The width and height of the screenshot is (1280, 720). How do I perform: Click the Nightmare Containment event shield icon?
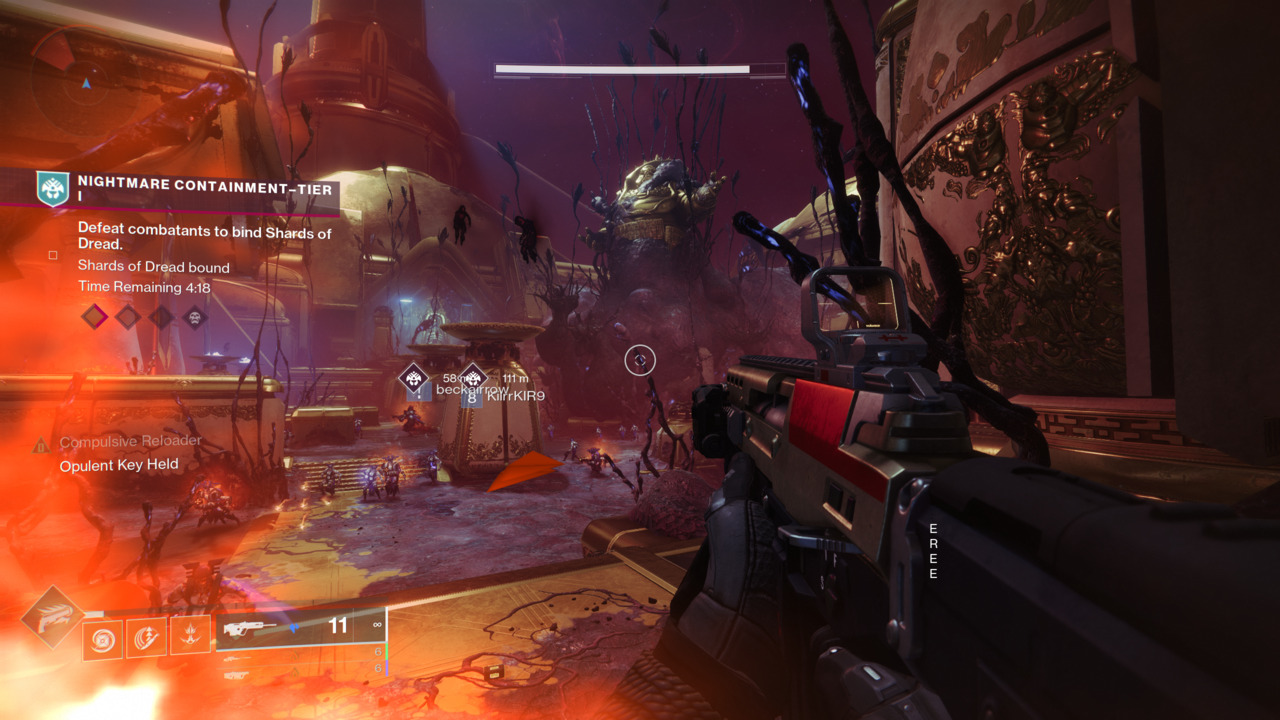52,187
